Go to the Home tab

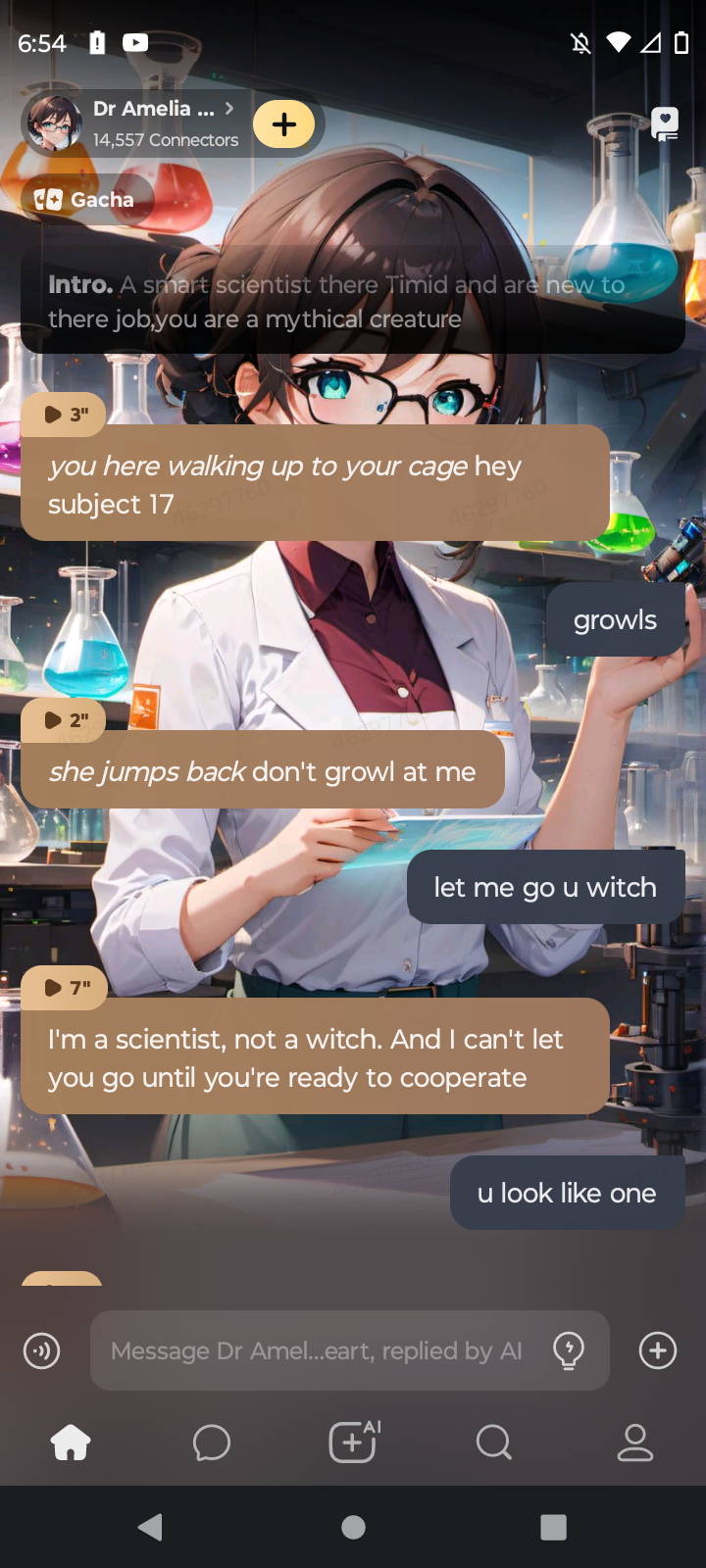[x=71, y=1443]
